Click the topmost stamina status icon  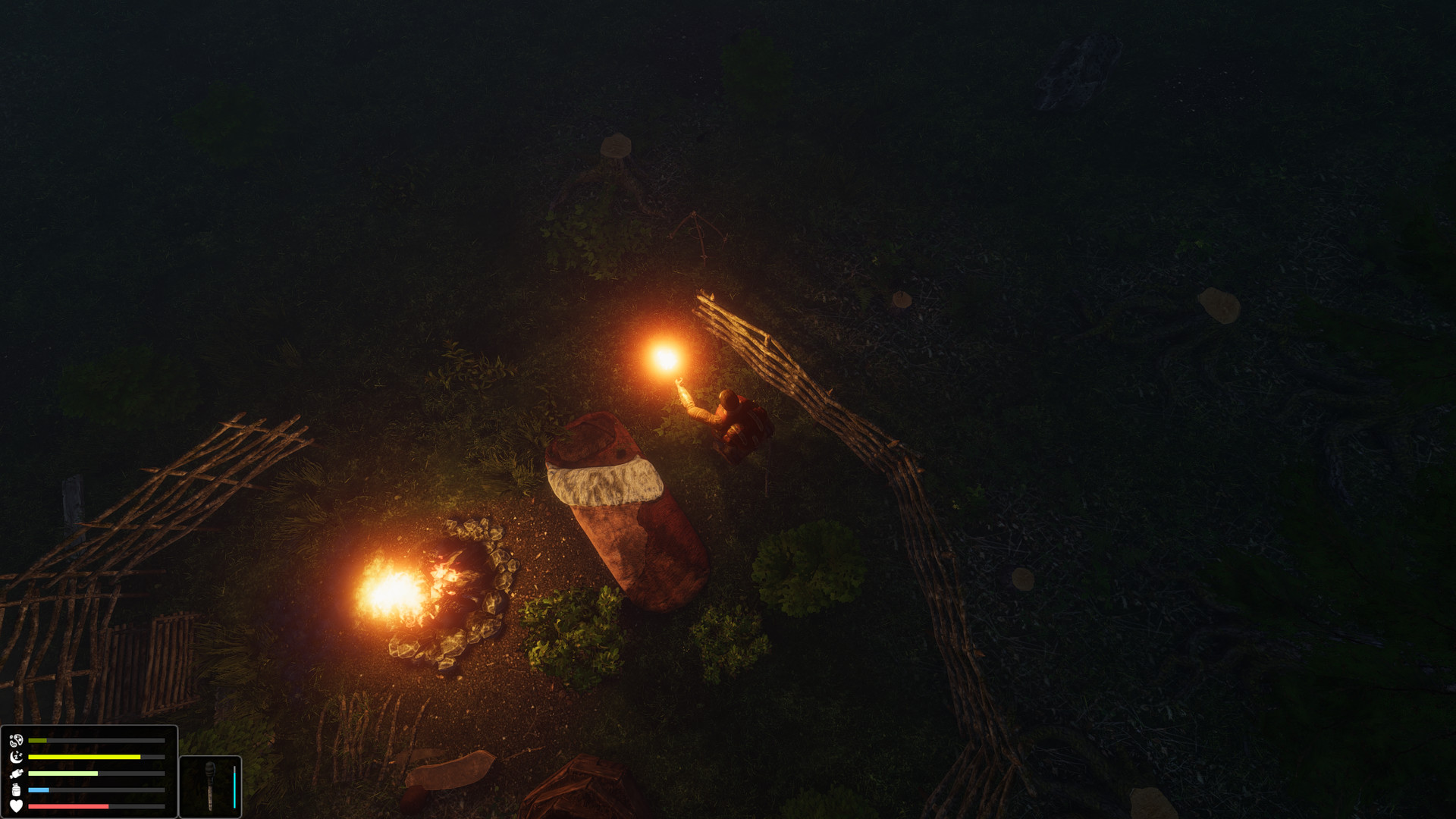pyautogui.click(x=16, y=740)
